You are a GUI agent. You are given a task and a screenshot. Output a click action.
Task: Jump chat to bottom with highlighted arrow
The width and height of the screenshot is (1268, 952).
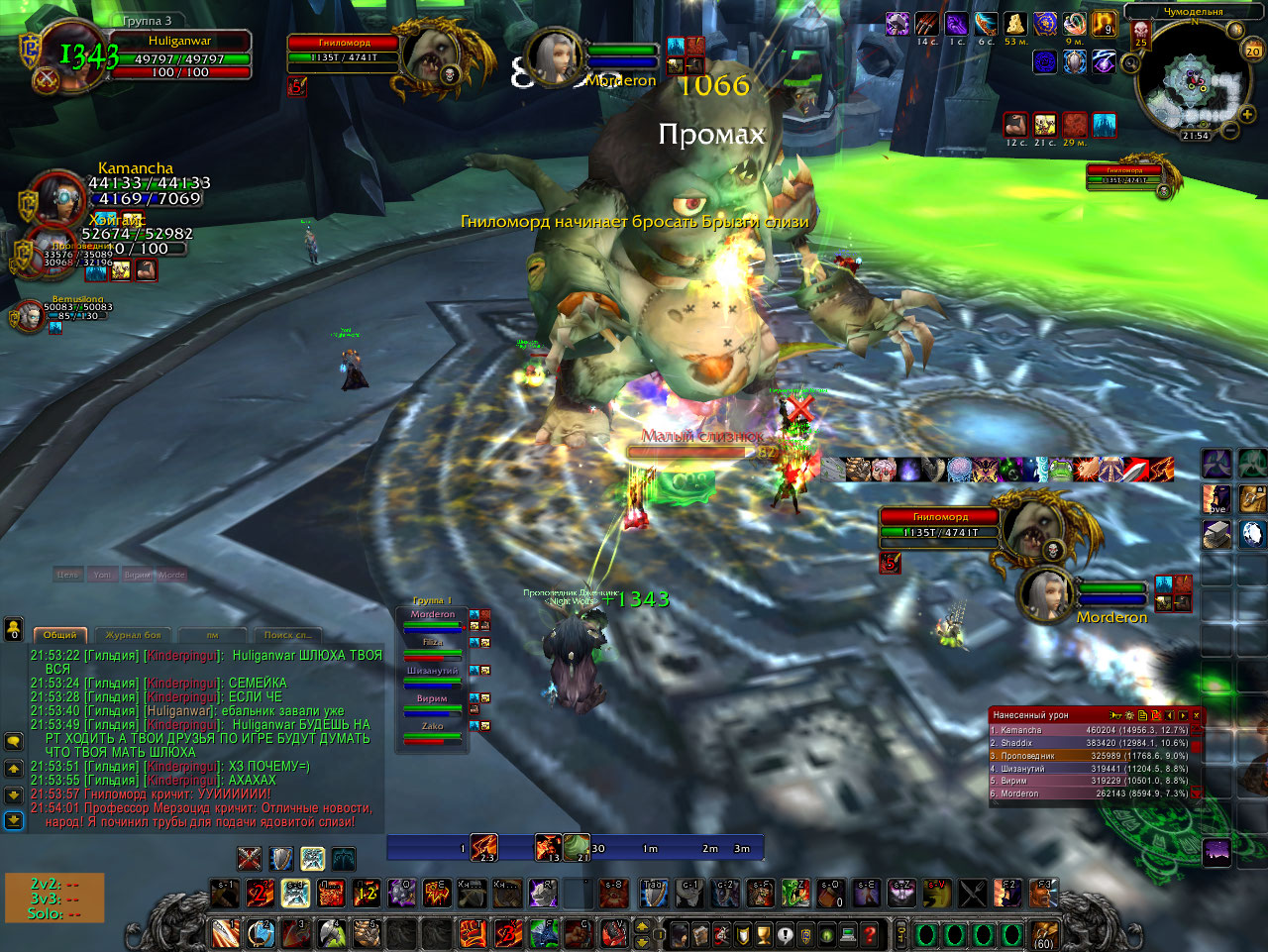point(14,820)
